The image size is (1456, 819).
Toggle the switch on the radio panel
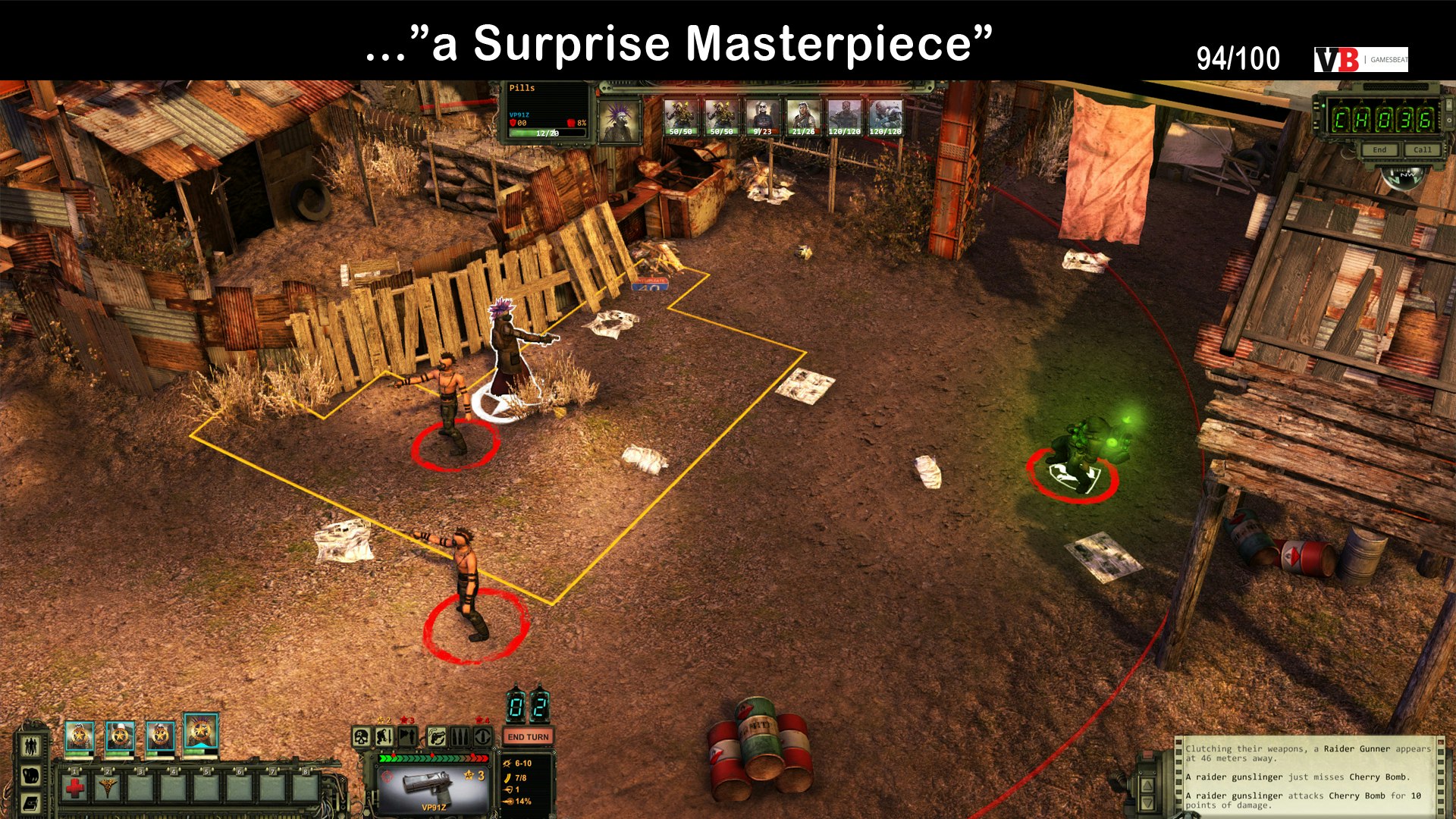click(1449, 105)
